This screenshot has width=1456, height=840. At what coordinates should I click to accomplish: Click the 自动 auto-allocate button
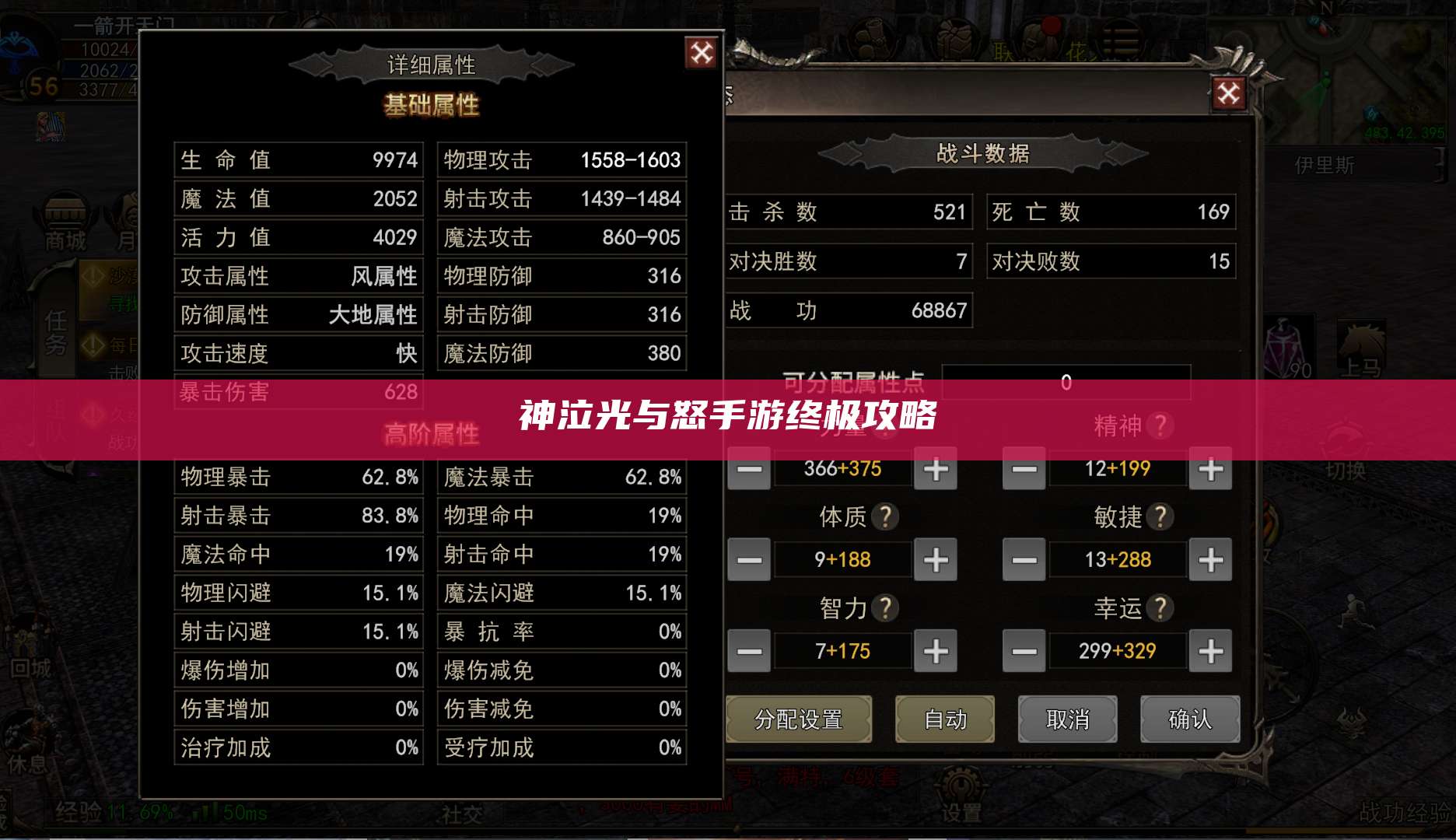pos(944,719)
